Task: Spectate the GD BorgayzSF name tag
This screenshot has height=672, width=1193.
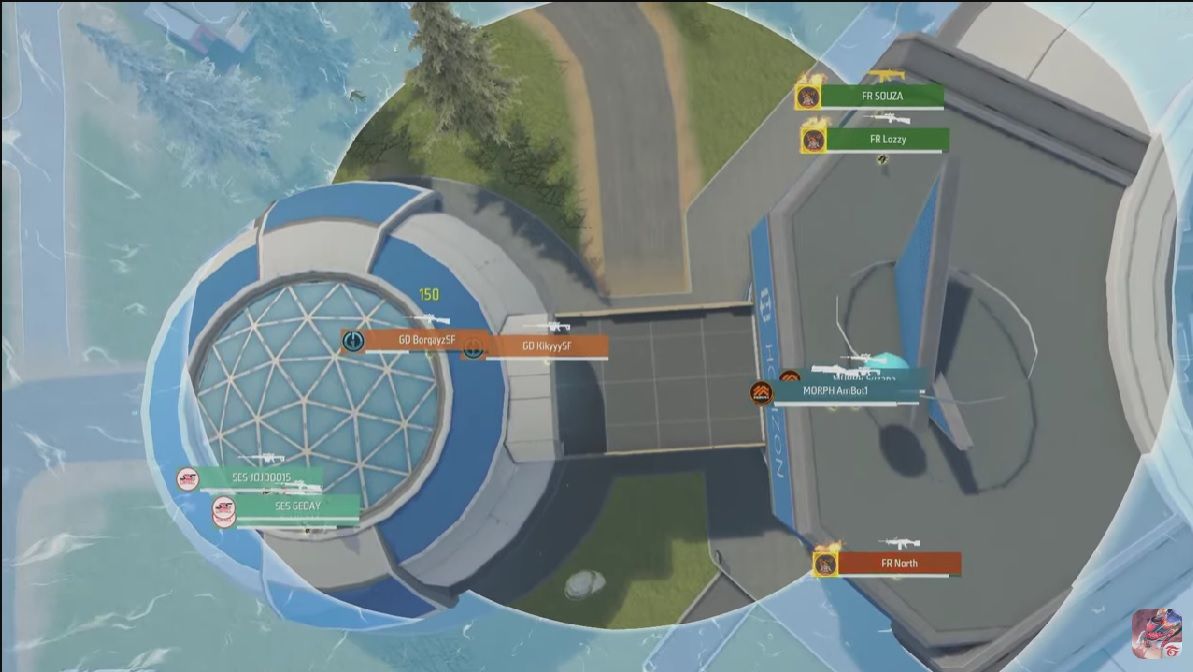Action: [x=418, y=340]
